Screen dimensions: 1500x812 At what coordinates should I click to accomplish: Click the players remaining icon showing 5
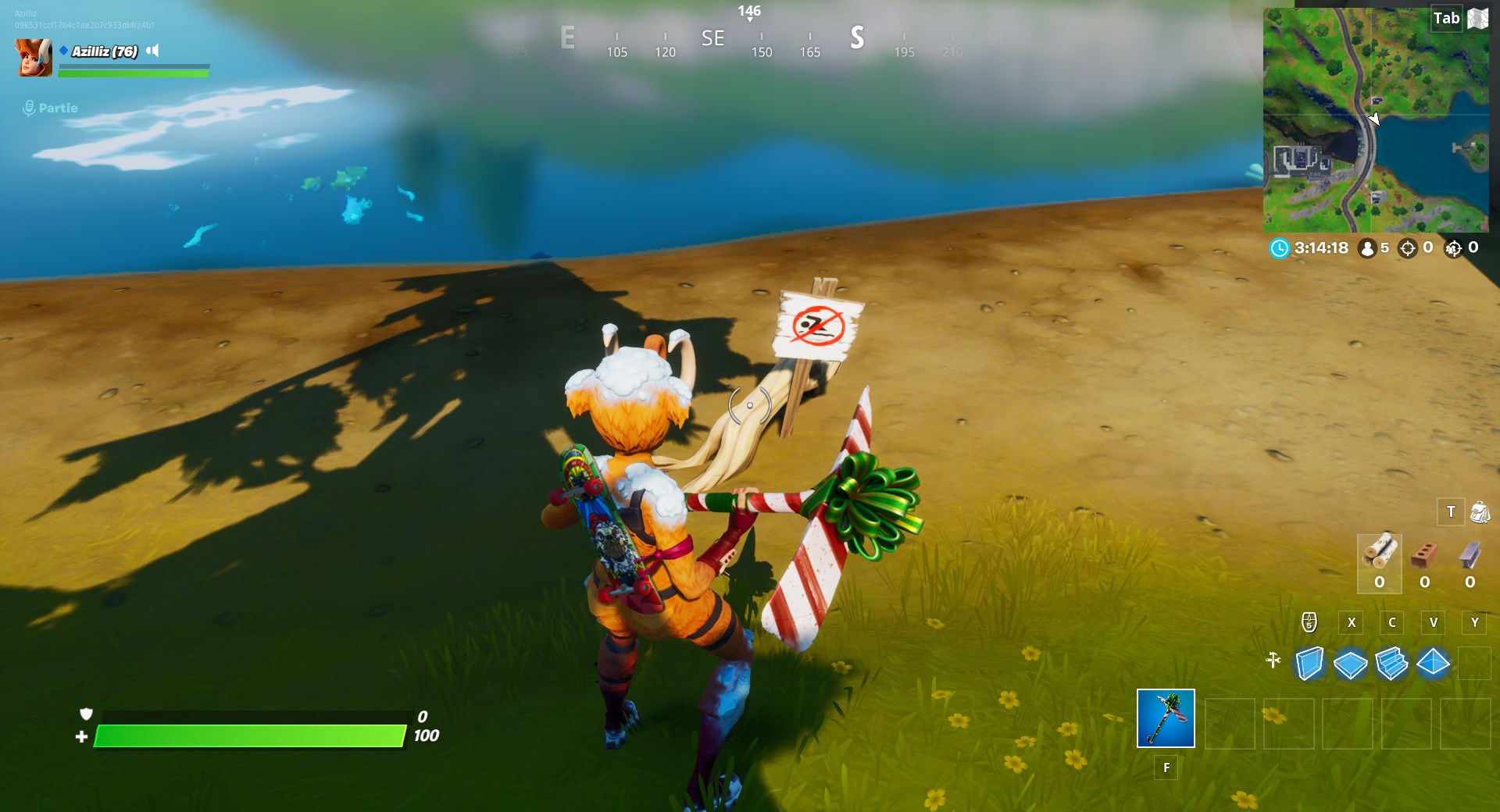(x=1367, y=248)
